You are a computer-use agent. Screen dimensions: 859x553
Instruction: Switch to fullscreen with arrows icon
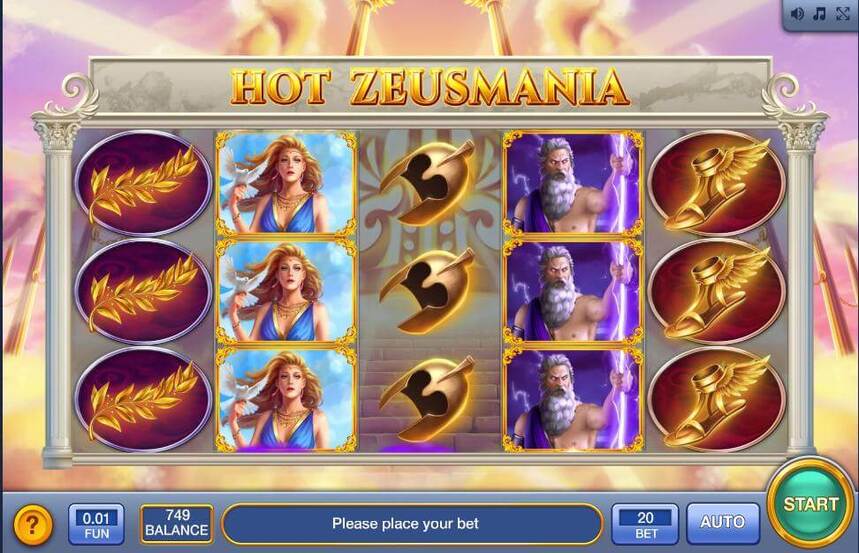(x=841, y=14)
